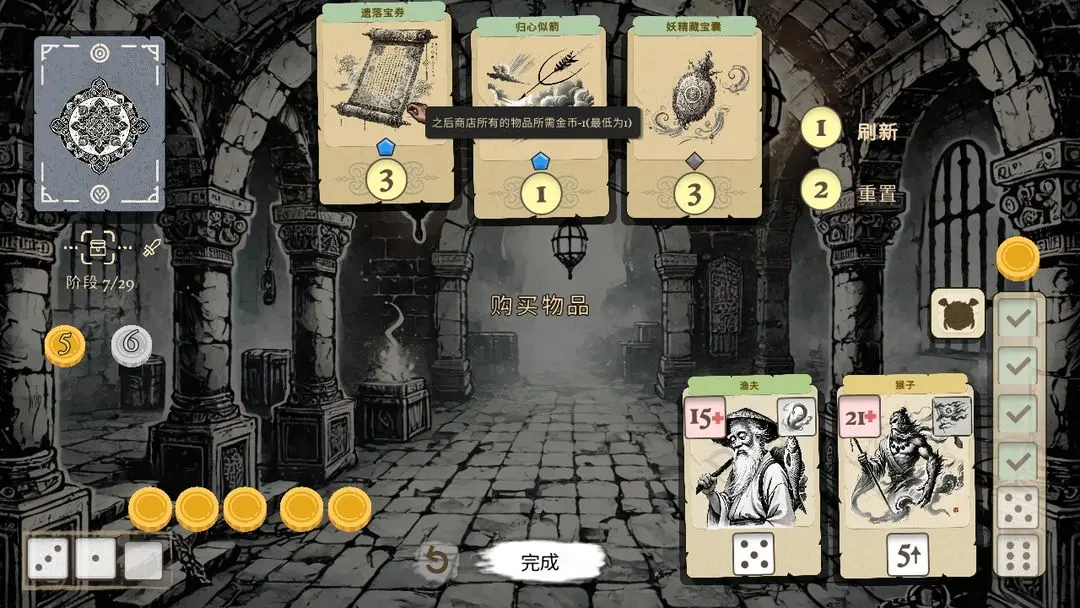Screen dimensions: 1080x608
Task: Click the gold coin atop the side column
Action: tap(1017, 258)
